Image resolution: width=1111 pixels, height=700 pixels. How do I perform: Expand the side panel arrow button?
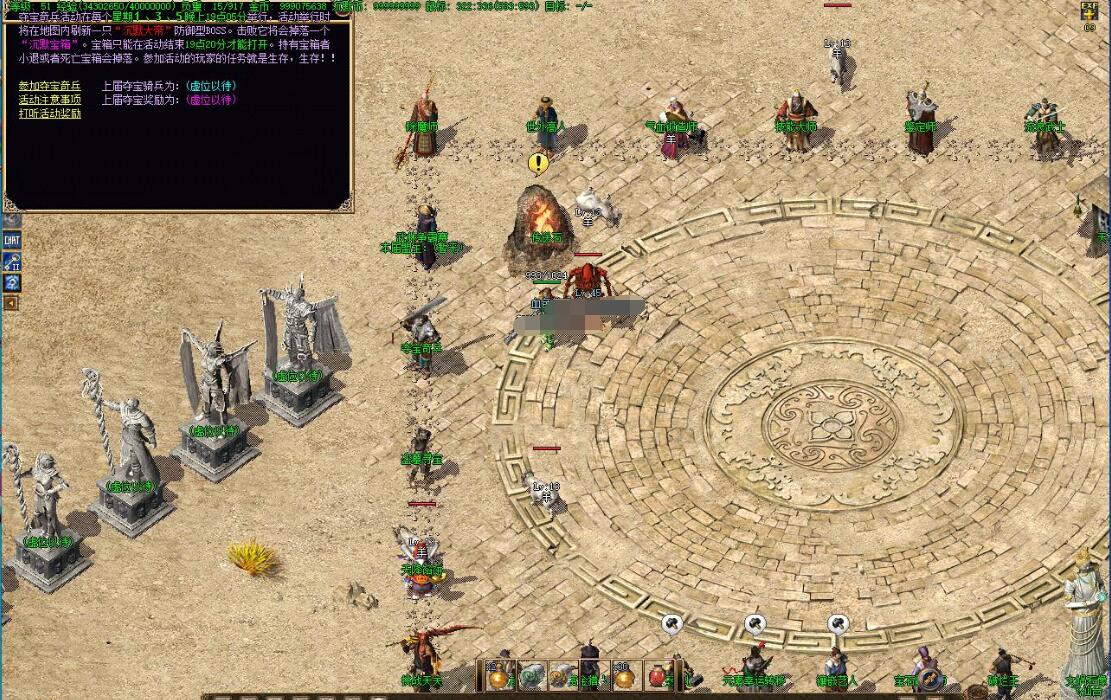tap(11, 302)
